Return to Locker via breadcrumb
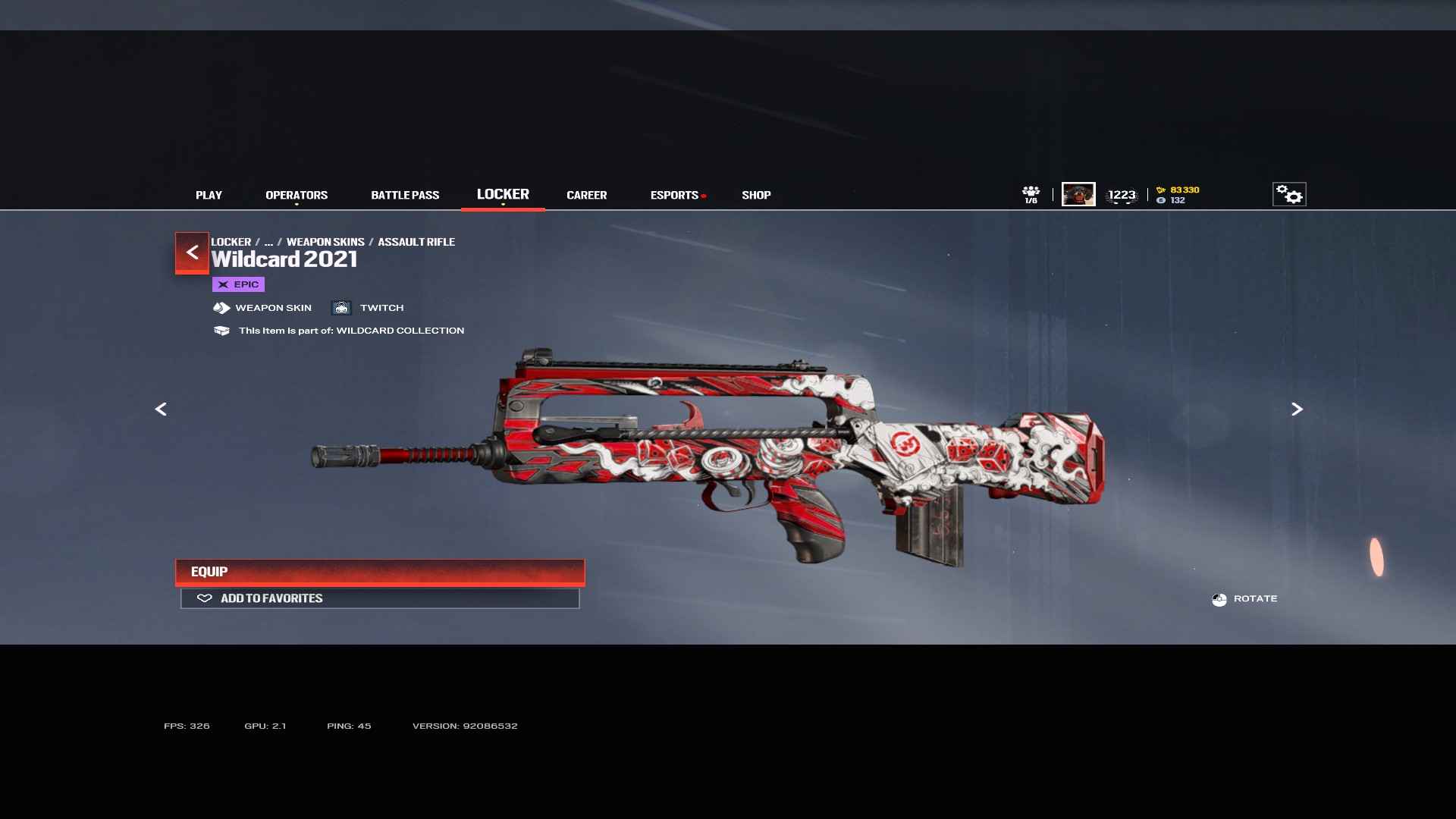This screenshot has height=819, width=1456. click(231, 242)
